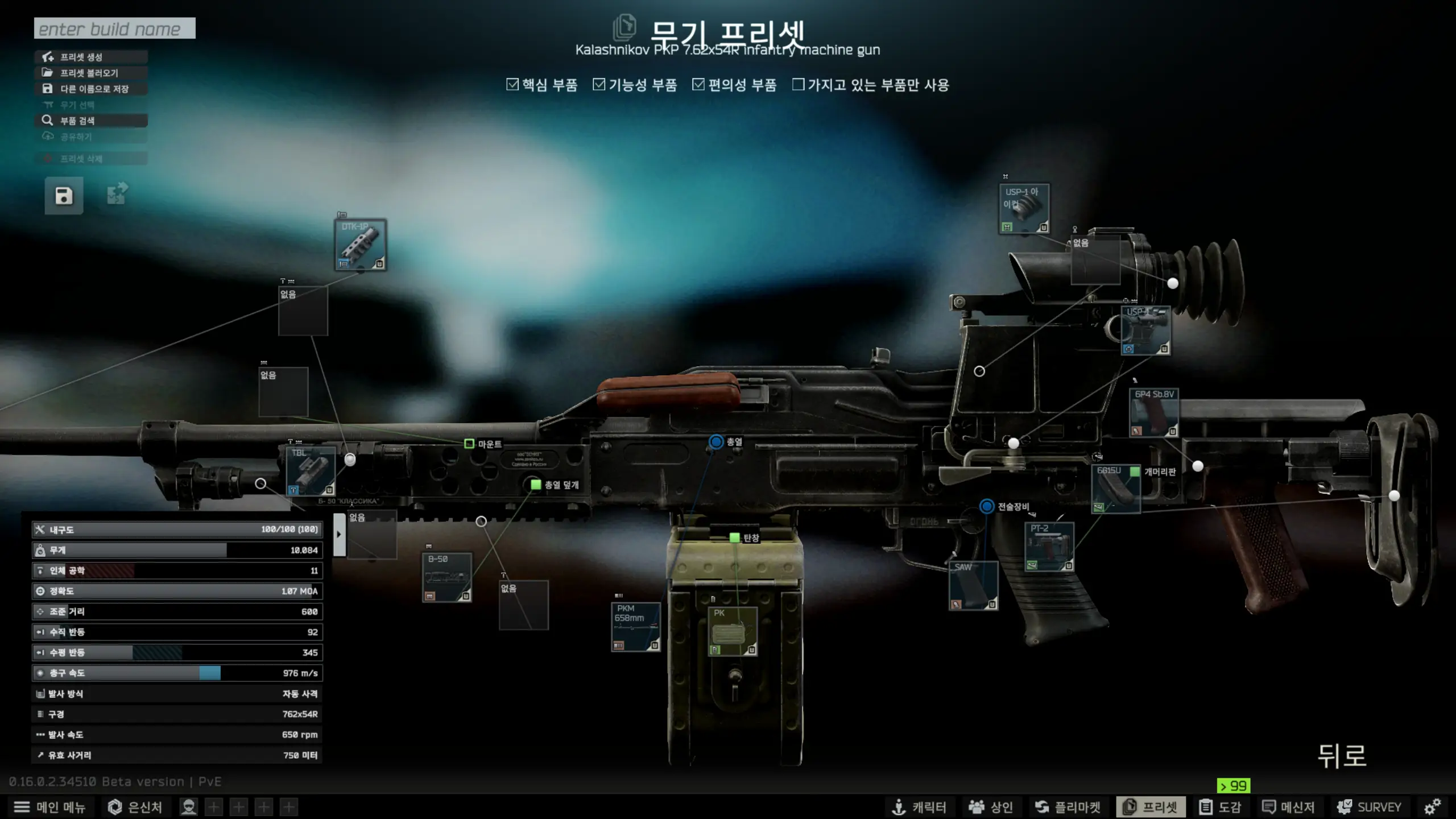
Task: Select 프리셋 생성 in the preset menu
Action: coord(91,57)
